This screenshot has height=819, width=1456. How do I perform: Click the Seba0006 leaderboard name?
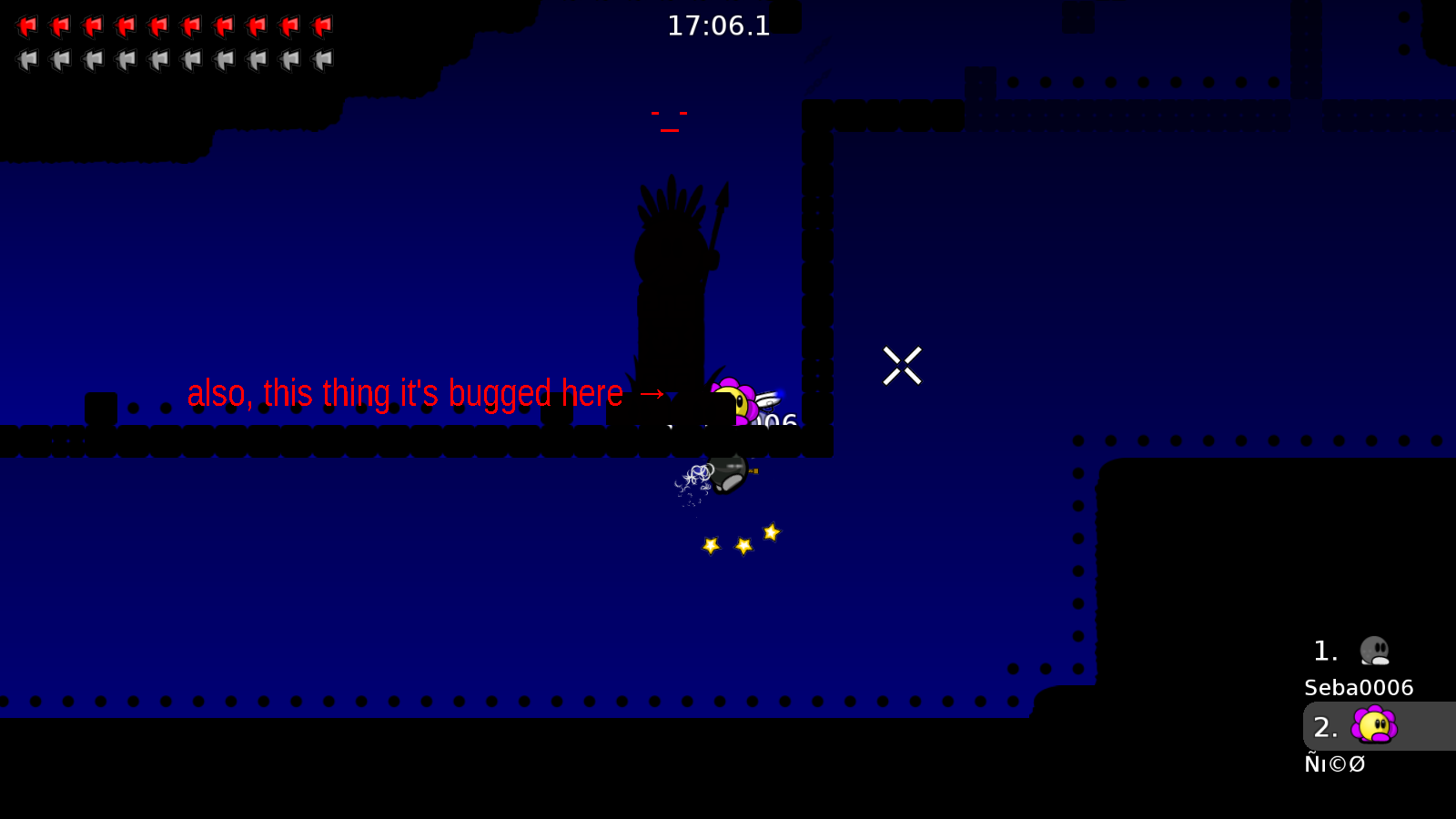click(x=1357, y=688)
